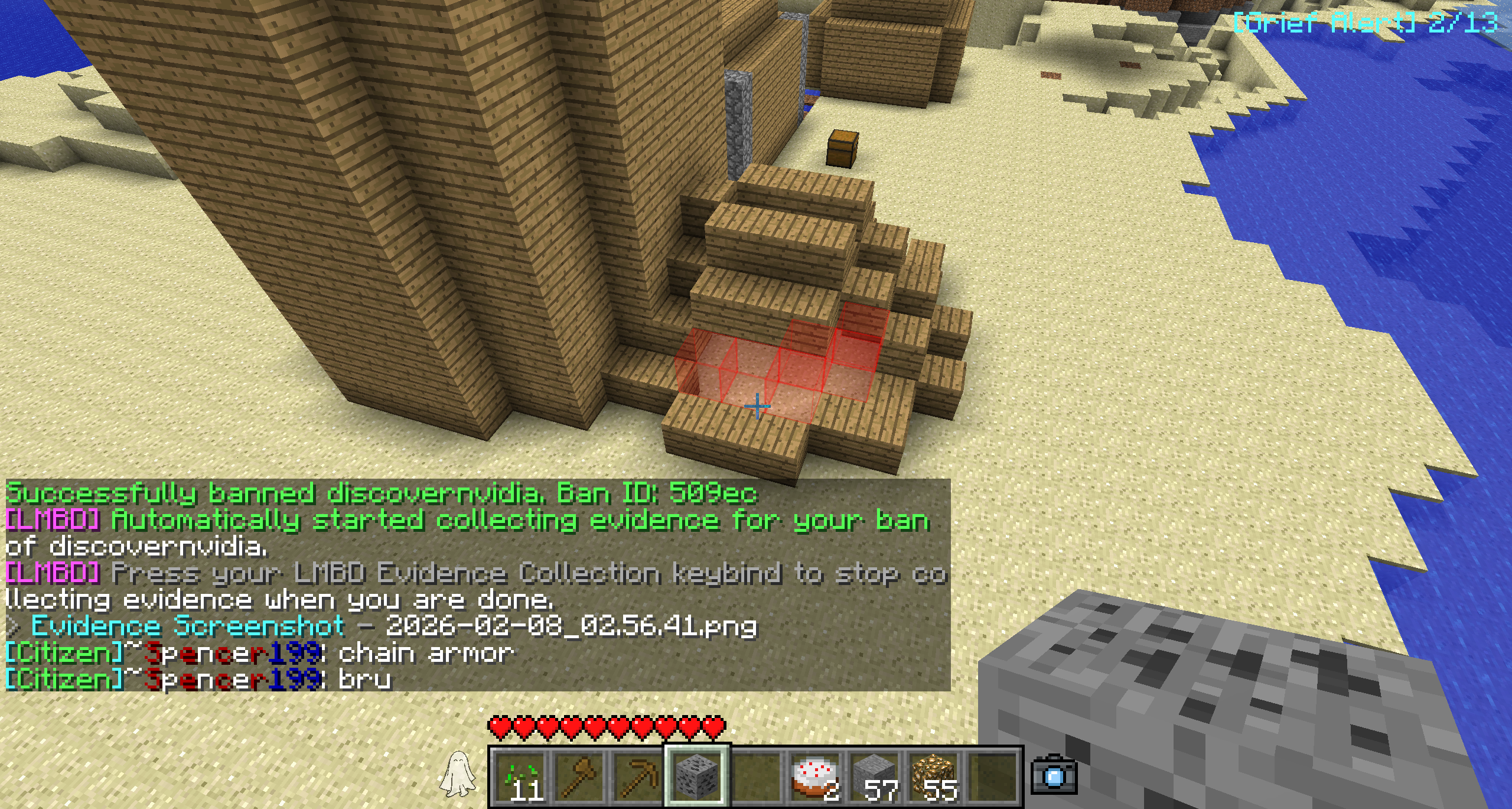This screenshot has height=809, width=1512.
Task: Choose the wooden pickaxe in the hotbar
Action: [x=638, y=776]
